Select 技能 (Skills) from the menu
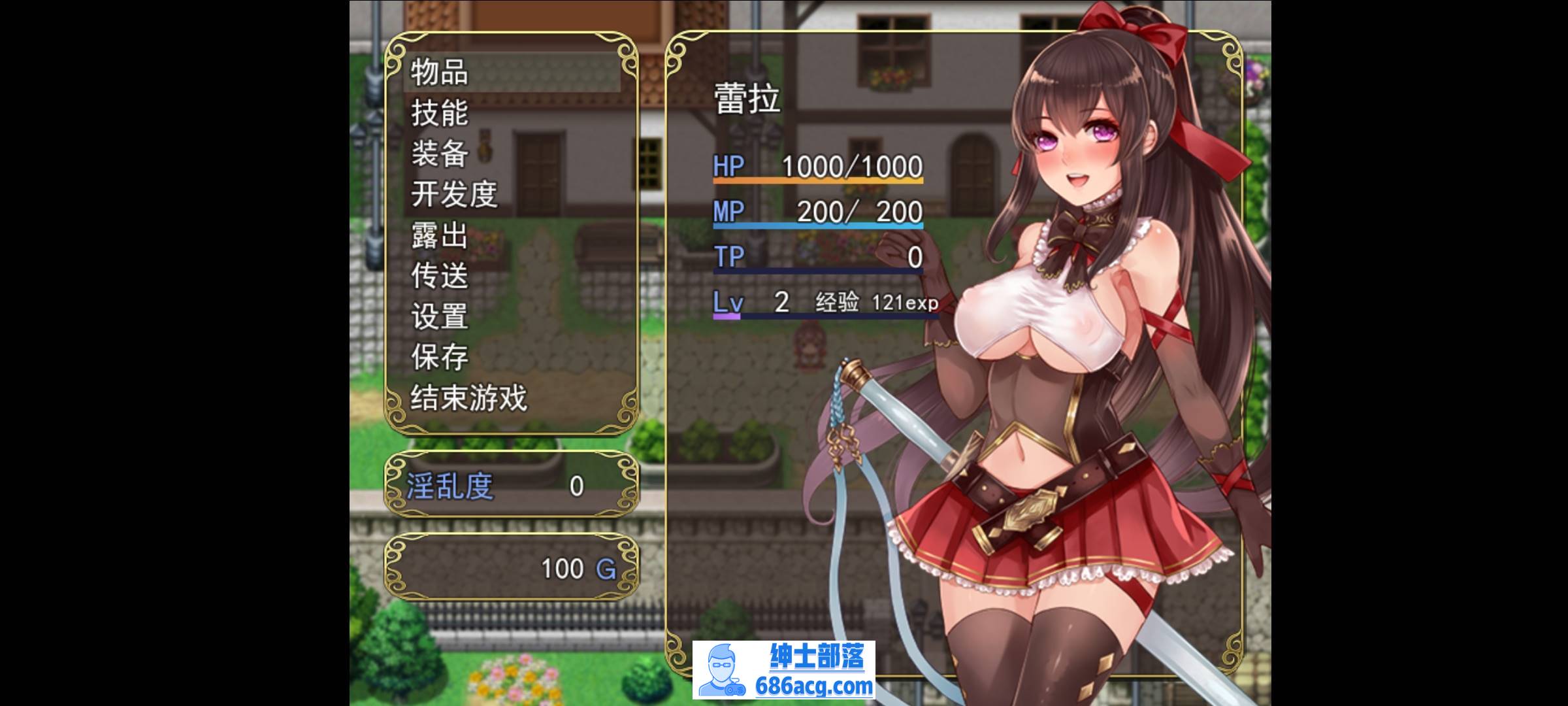This screenshot has width=1568, height=706. (x=440, y=113)
